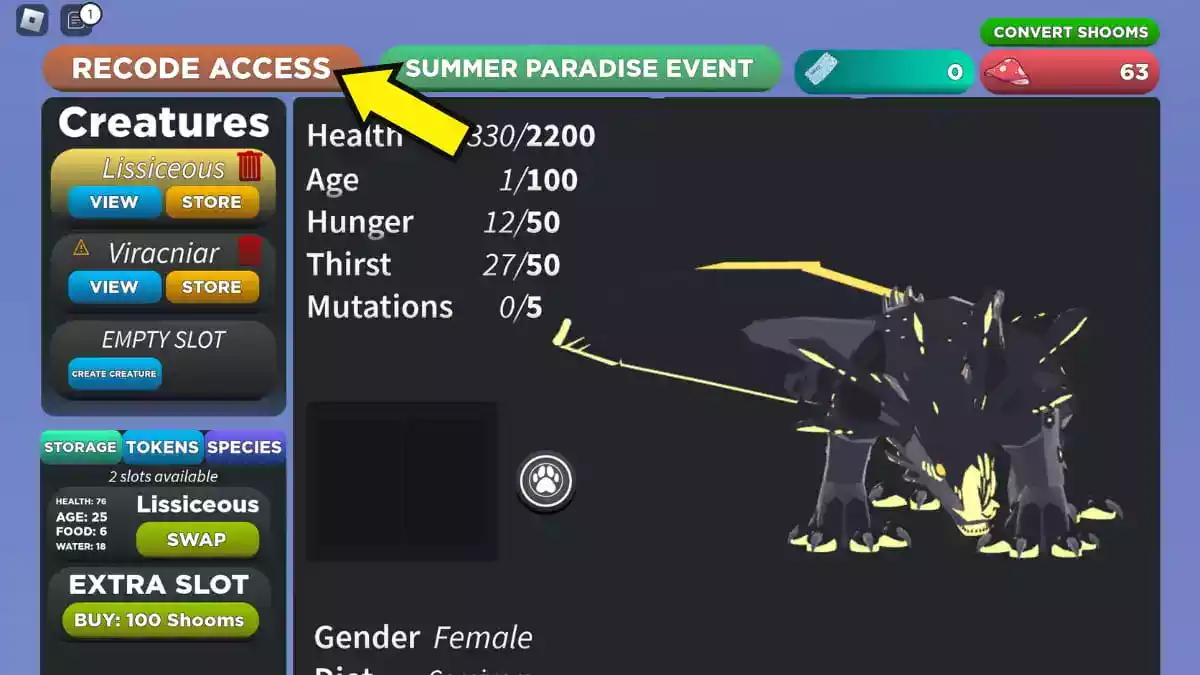Swap the stored Lissiceous
Screen dimensions: 1200x675
[x=196, y=540]
